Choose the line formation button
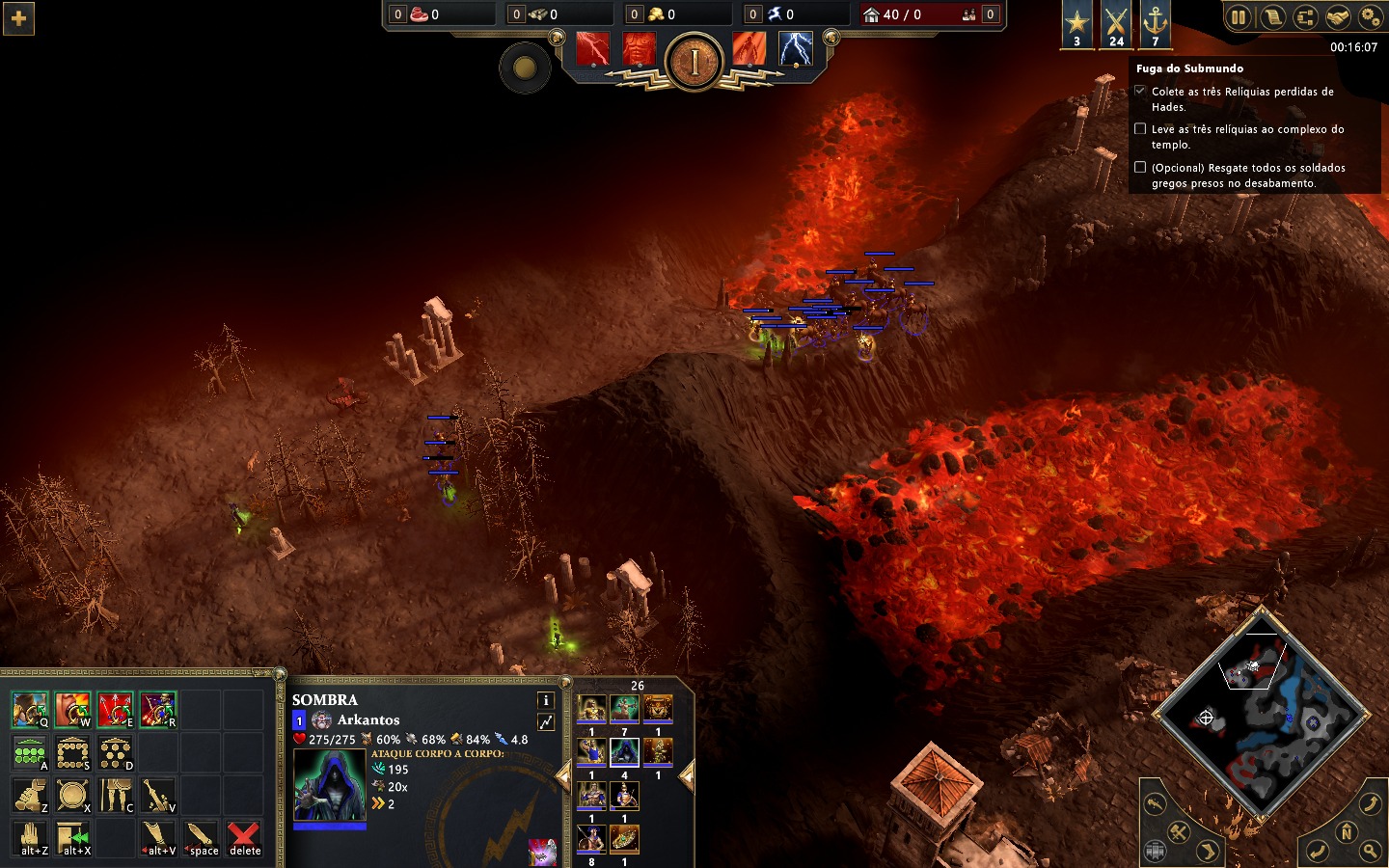The height and width of the screenshot is (868, 1389). point(30,752)
